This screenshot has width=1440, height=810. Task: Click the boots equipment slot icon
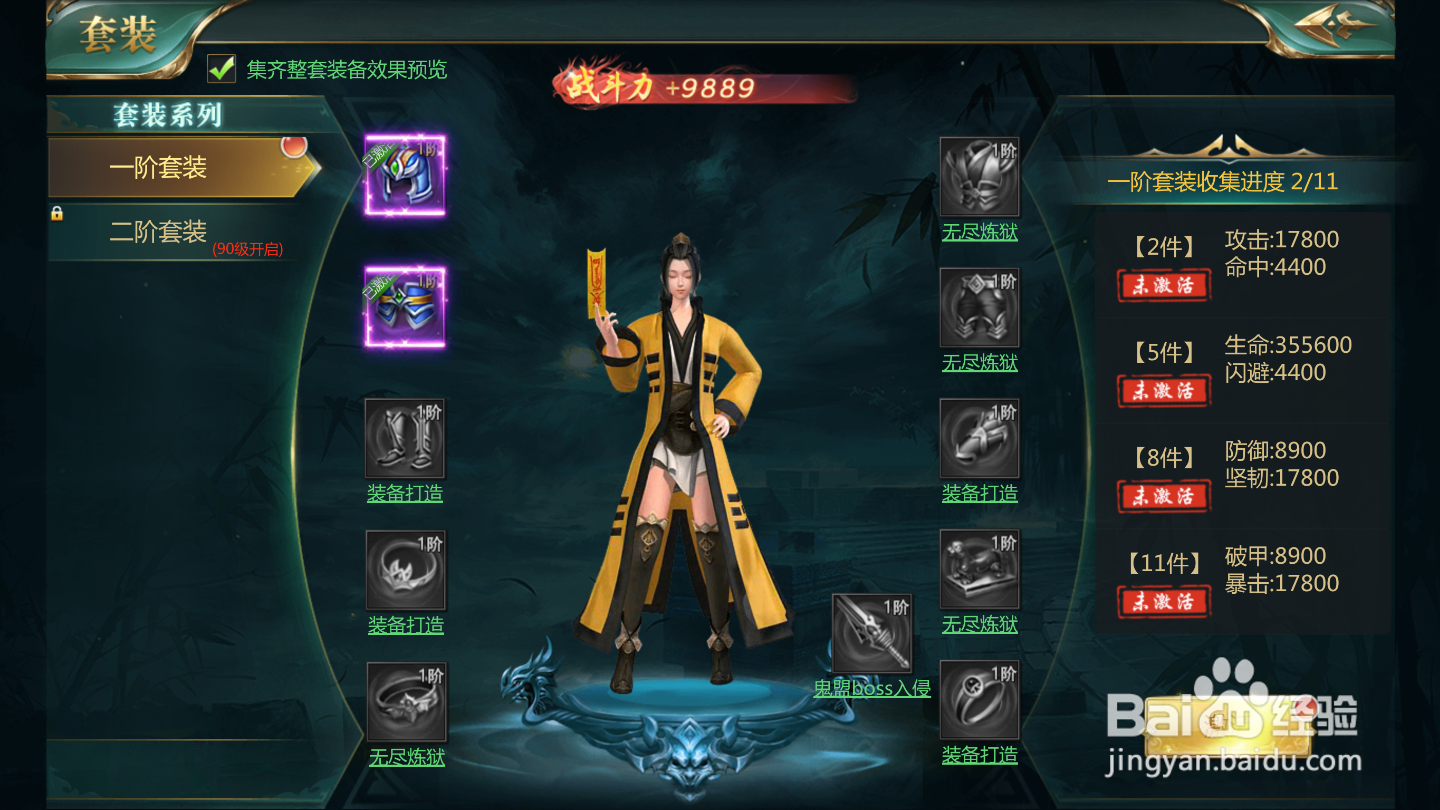(405, 437)
